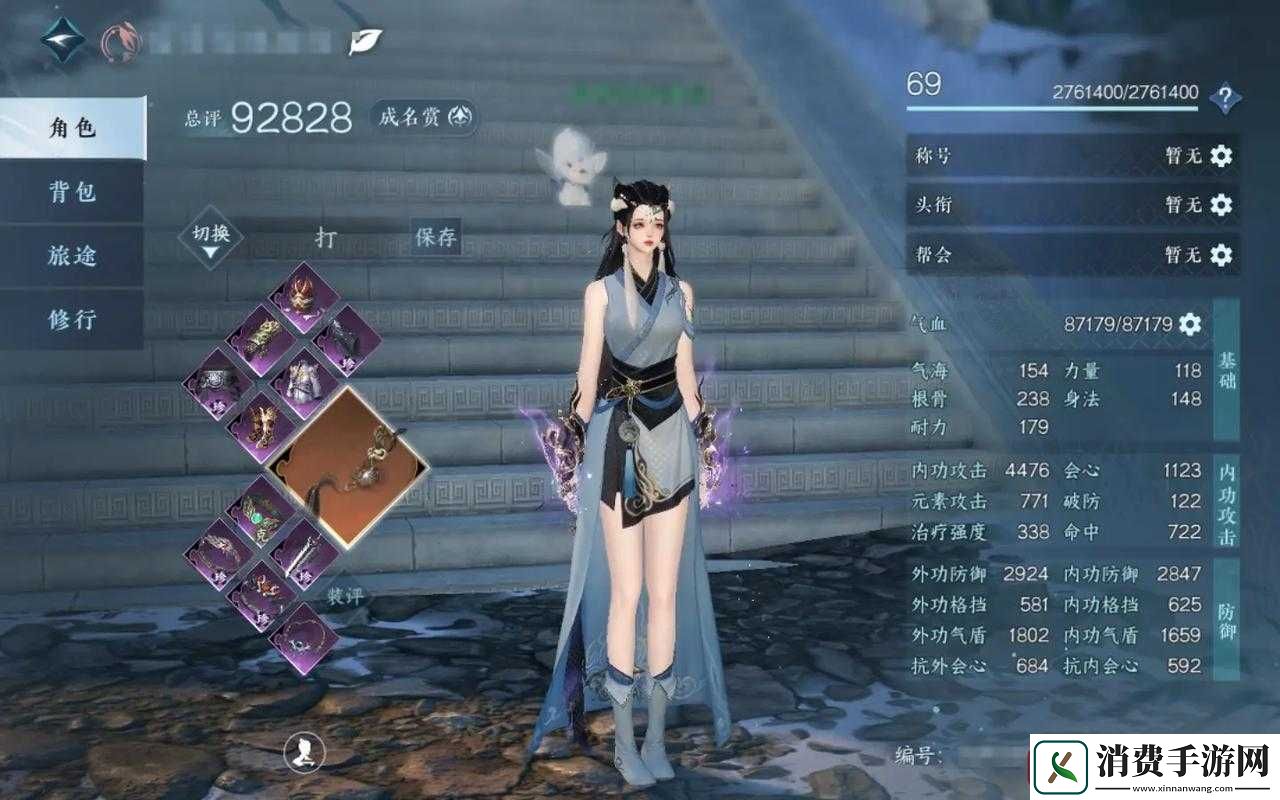Open the 背包 backpack tab
Image resolution: width=1280 pixels, height=800 pixels.
(72, 192)
